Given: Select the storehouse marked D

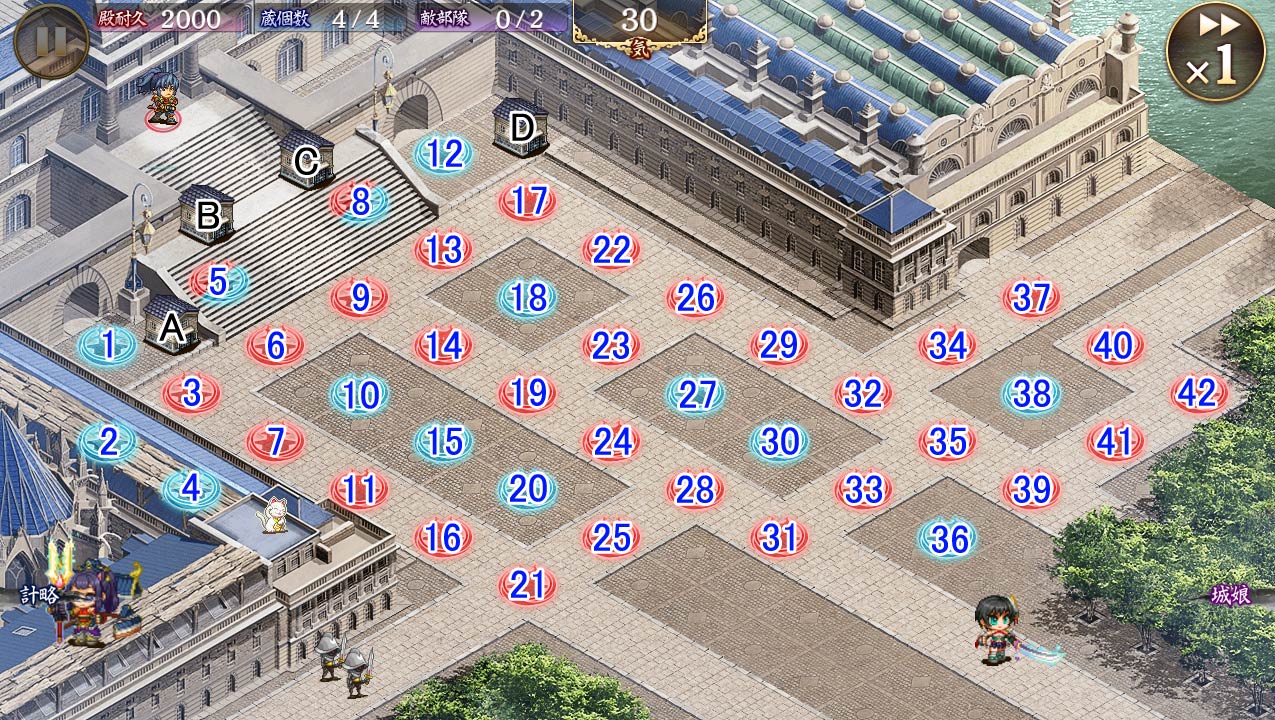Looking at the screenshot, I should pos(521,128).
